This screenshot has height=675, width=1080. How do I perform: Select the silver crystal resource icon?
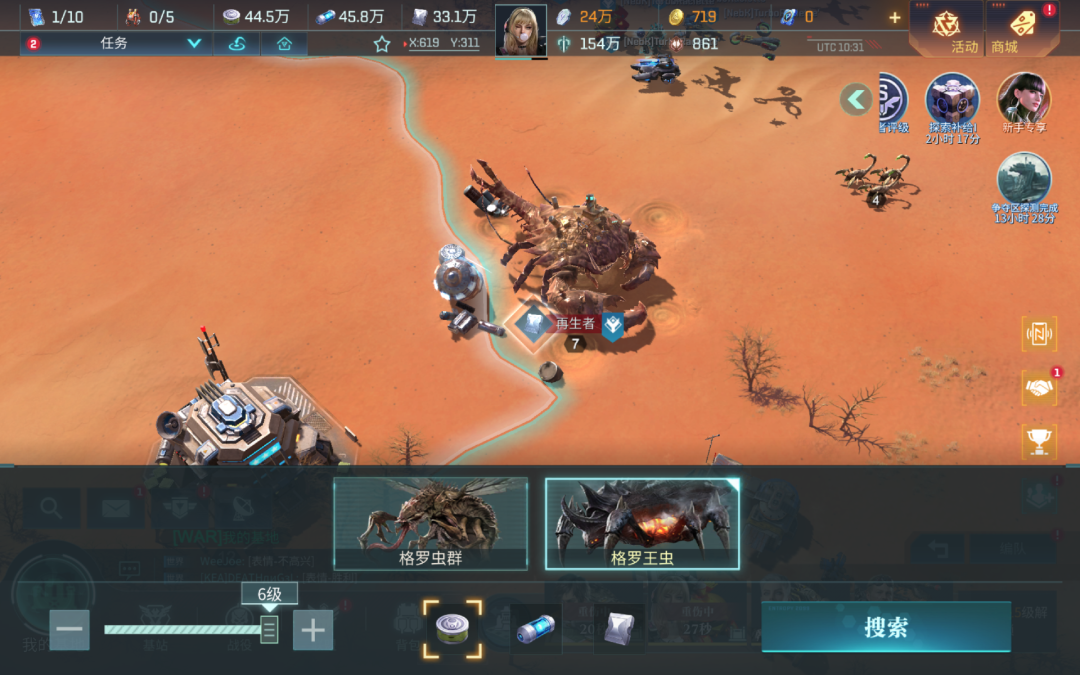click(x=619, y=629)
